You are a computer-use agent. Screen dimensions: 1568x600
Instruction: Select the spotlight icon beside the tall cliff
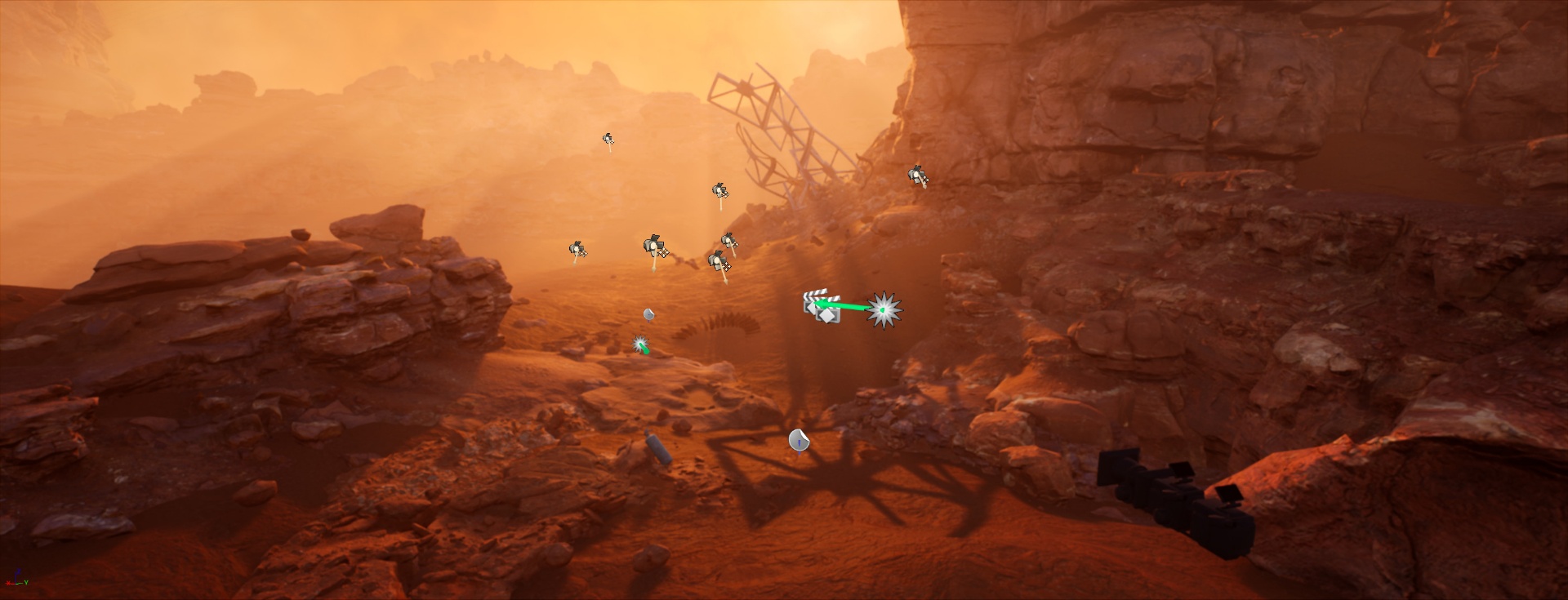918,175
